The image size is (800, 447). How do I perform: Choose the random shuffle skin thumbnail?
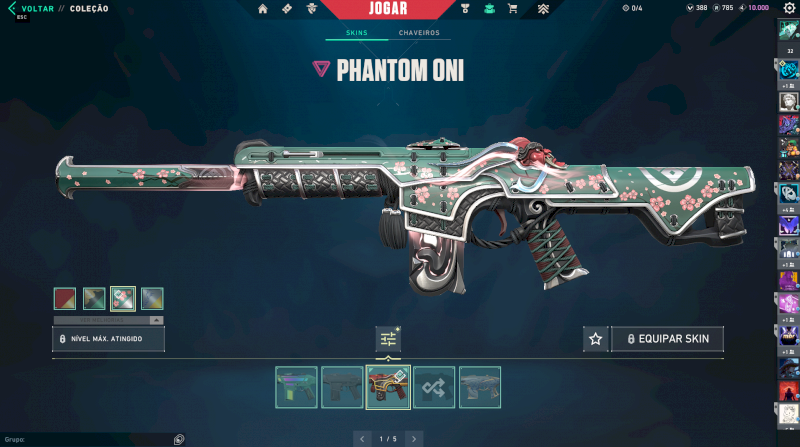pyautogui.click(x=434, y=387)
